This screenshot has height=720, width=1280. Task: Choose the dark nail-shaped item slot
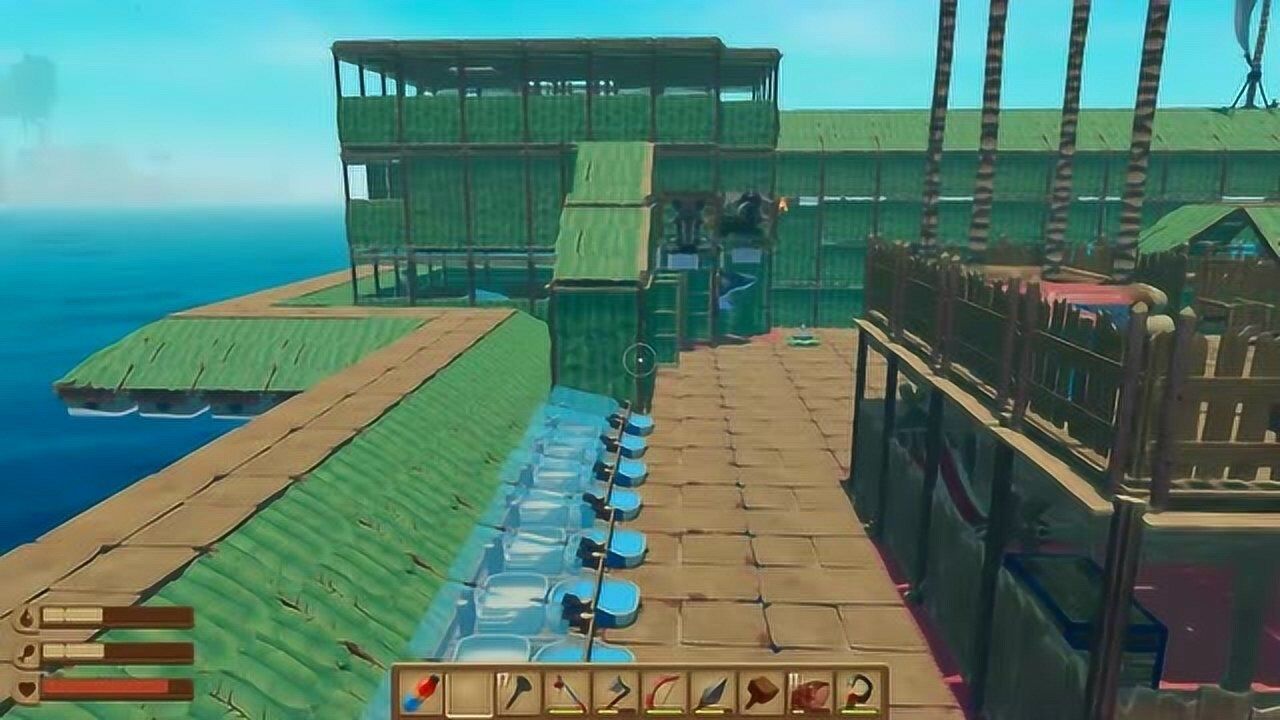518,692
